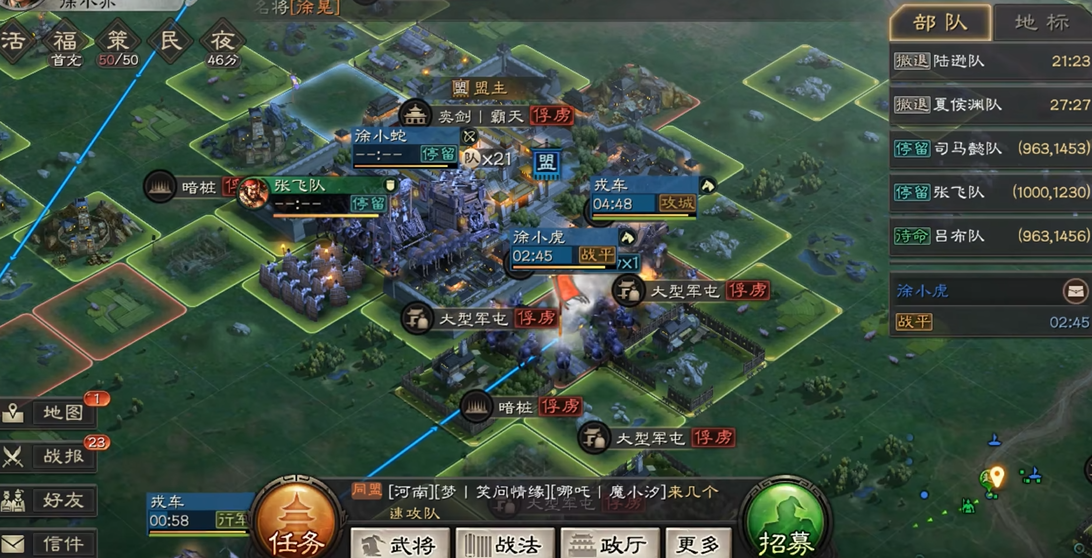The width and height of the screenshot is (1092, 558).
Task: Select the 陆逊队 troop row
Action: click(990, 61)
